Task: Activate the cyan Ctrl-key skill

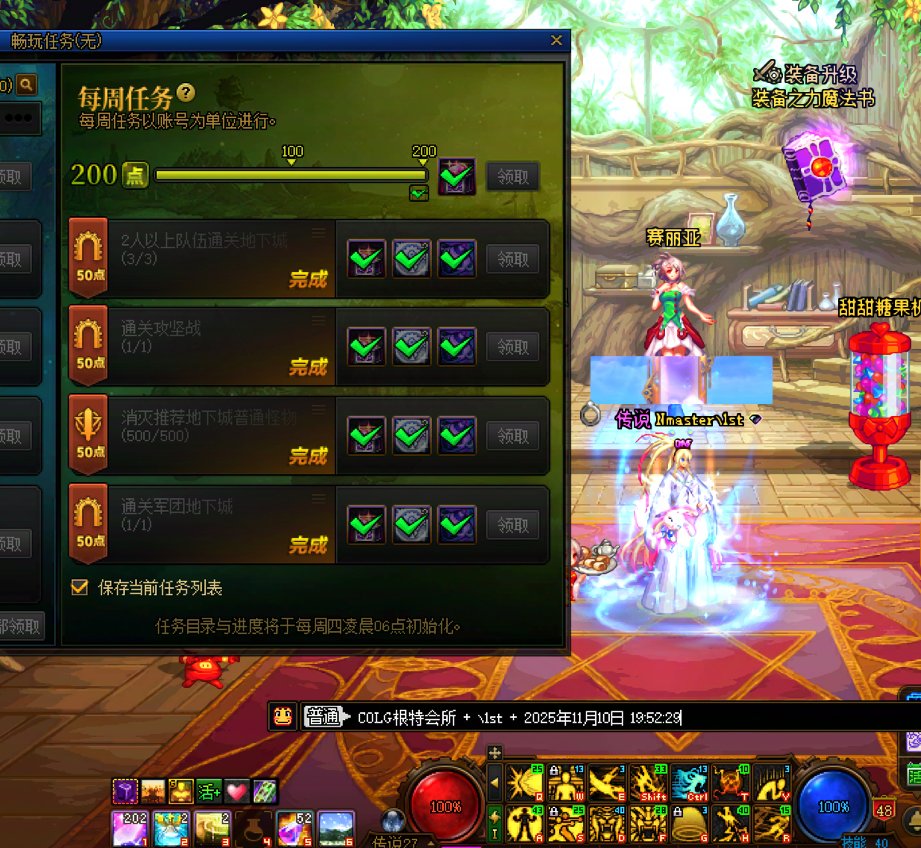Action: coord(690,783)
